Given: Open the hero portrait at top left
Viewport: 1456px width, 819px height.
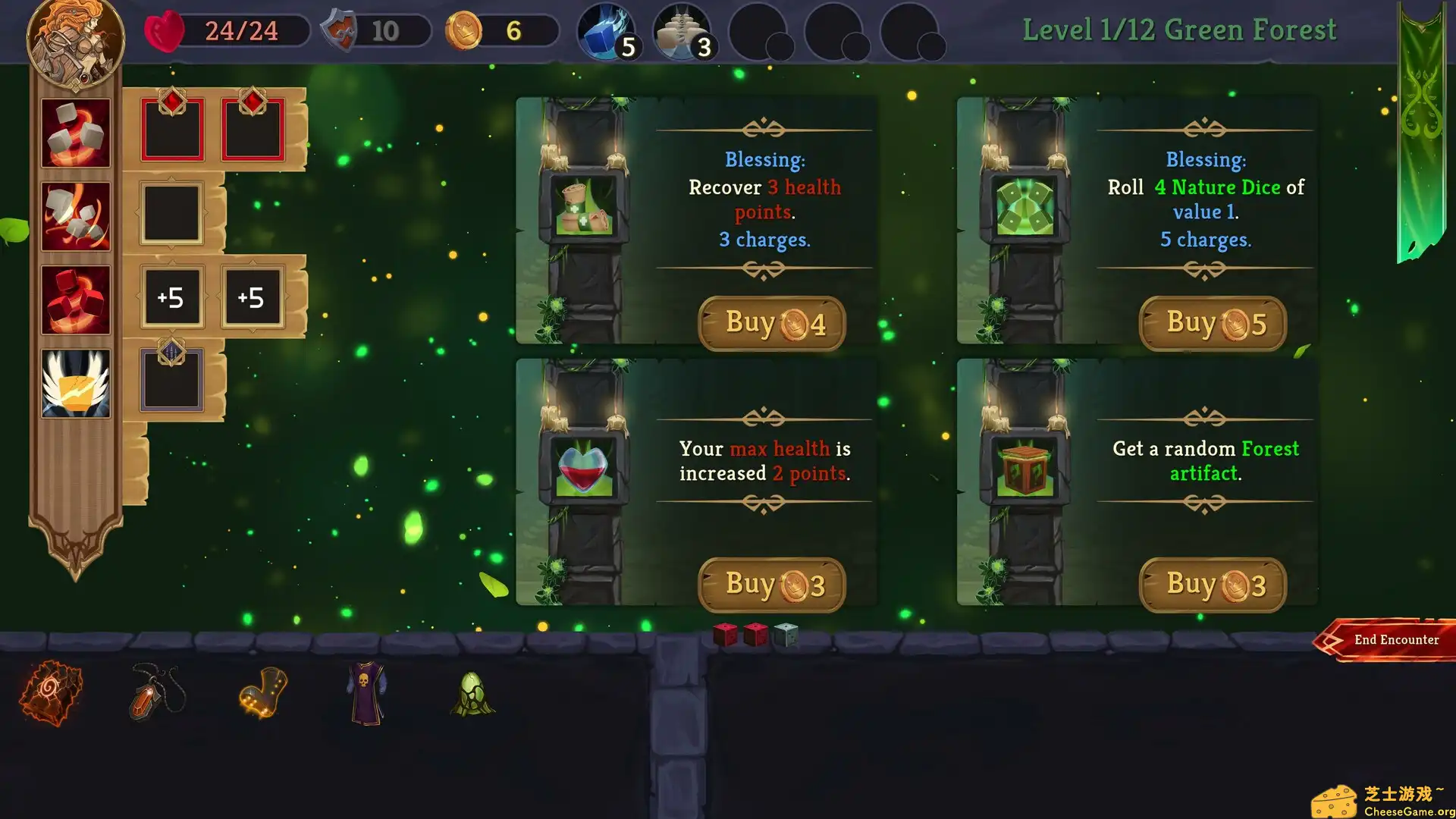Looking at the screenshot, I should click(76, 39).
